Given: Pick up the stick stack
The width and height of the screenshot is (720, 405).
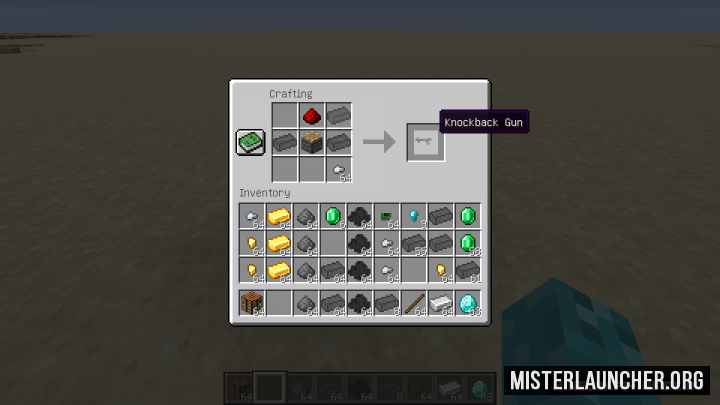Looking at the screenshot, I should pyautogui.click(x=413, y=301).
